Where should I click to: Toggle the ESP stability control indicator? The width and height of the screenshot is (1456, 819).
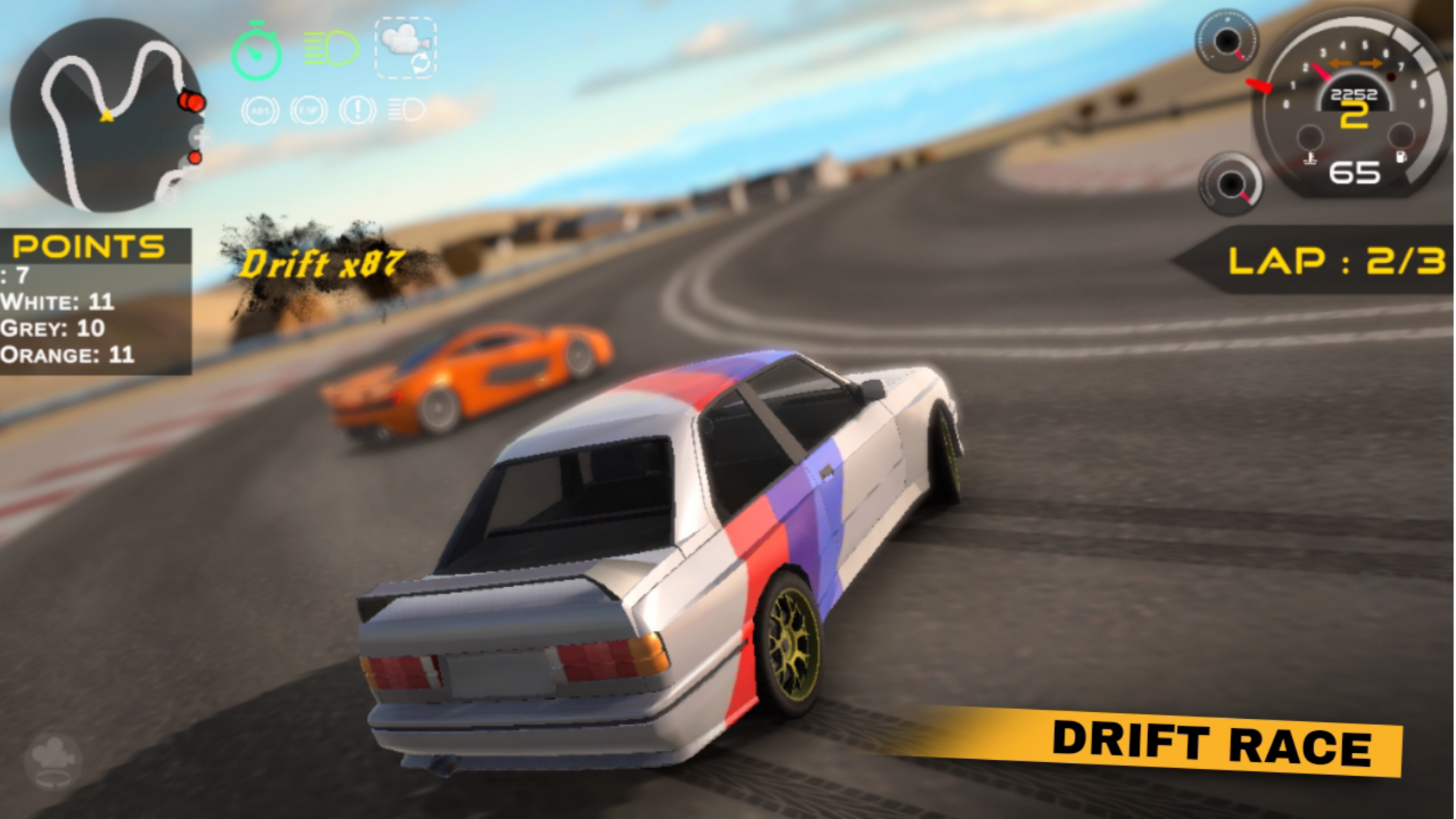307,108
